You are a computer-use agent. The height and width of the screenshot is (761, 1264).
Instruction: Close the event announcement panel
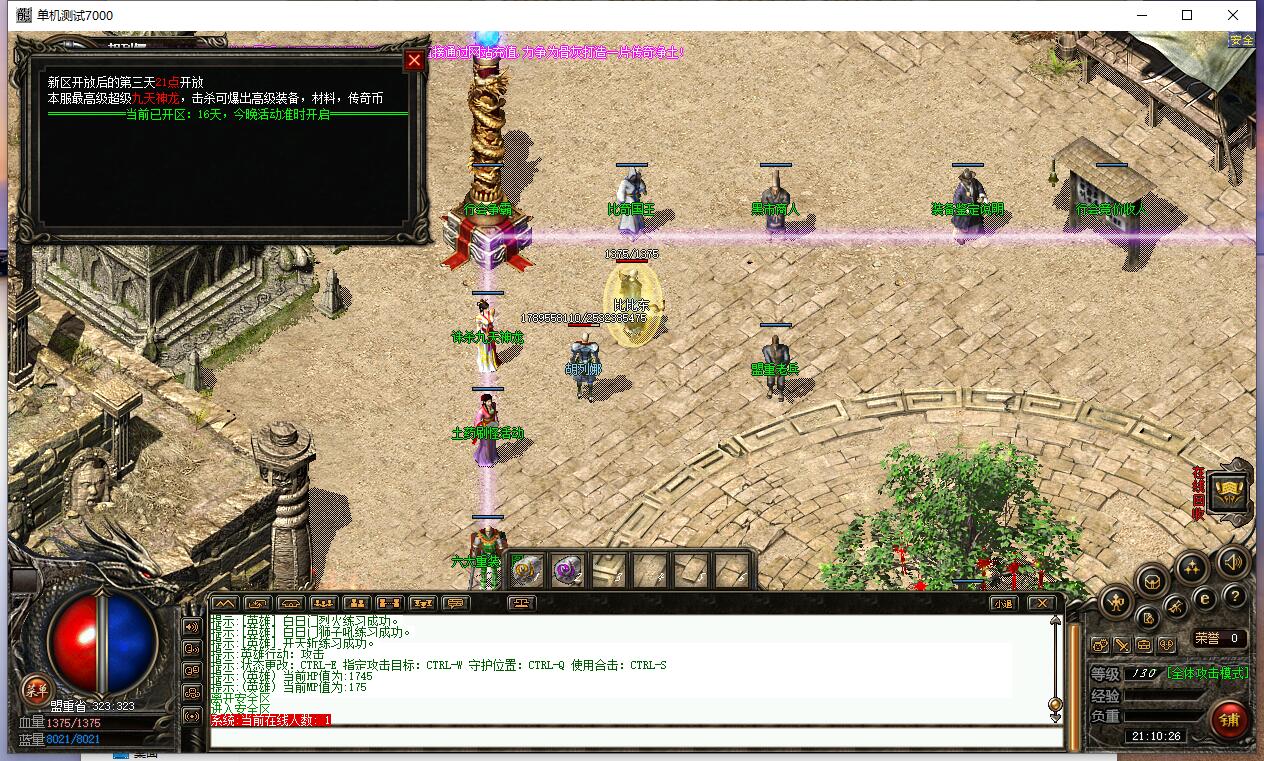[414, 60]
